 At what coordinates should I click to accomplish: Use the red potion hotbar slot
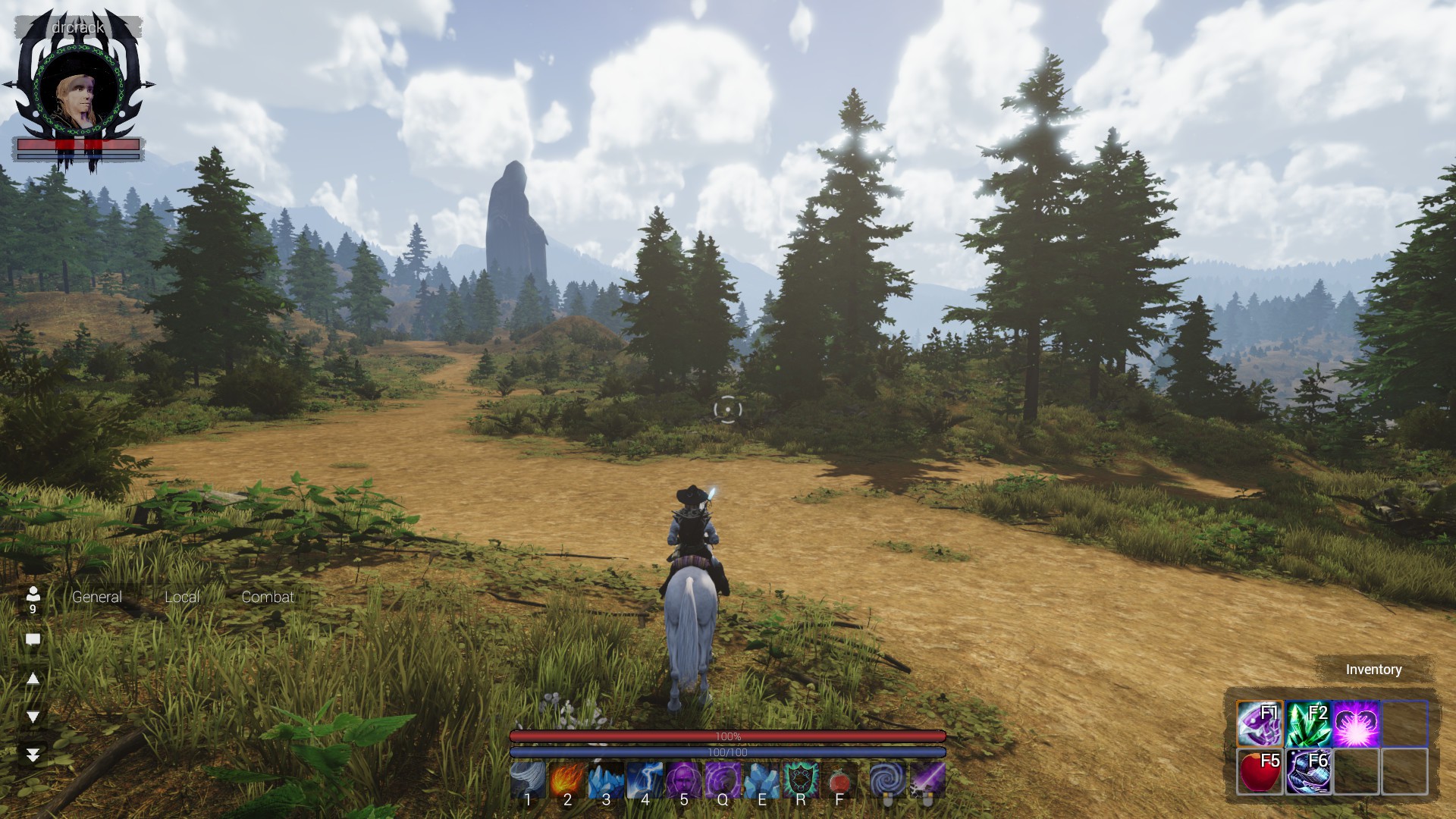(x=839, y=779)
